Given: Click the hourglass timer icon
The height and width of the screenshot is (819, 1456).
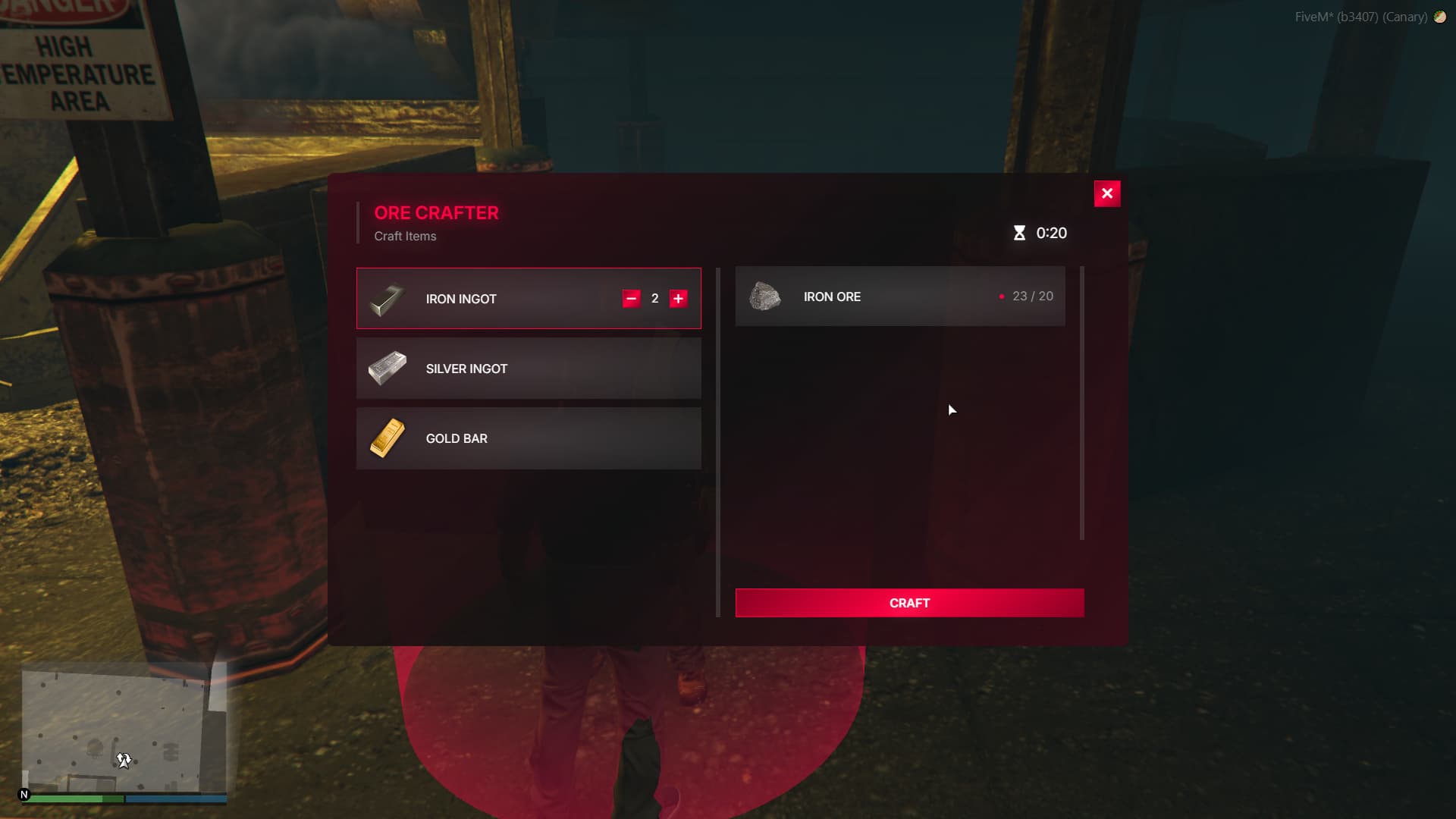Looking at the screenshot, I should [1019, 233].
